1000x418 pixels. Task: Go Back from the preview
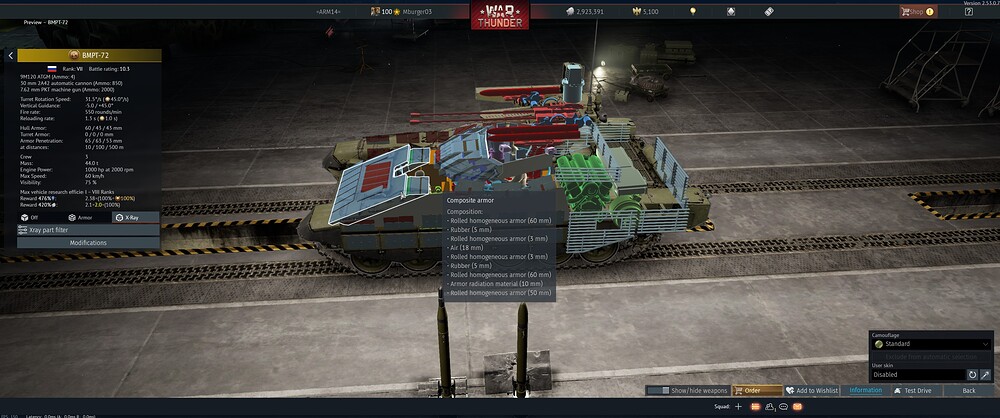point(967,390)
